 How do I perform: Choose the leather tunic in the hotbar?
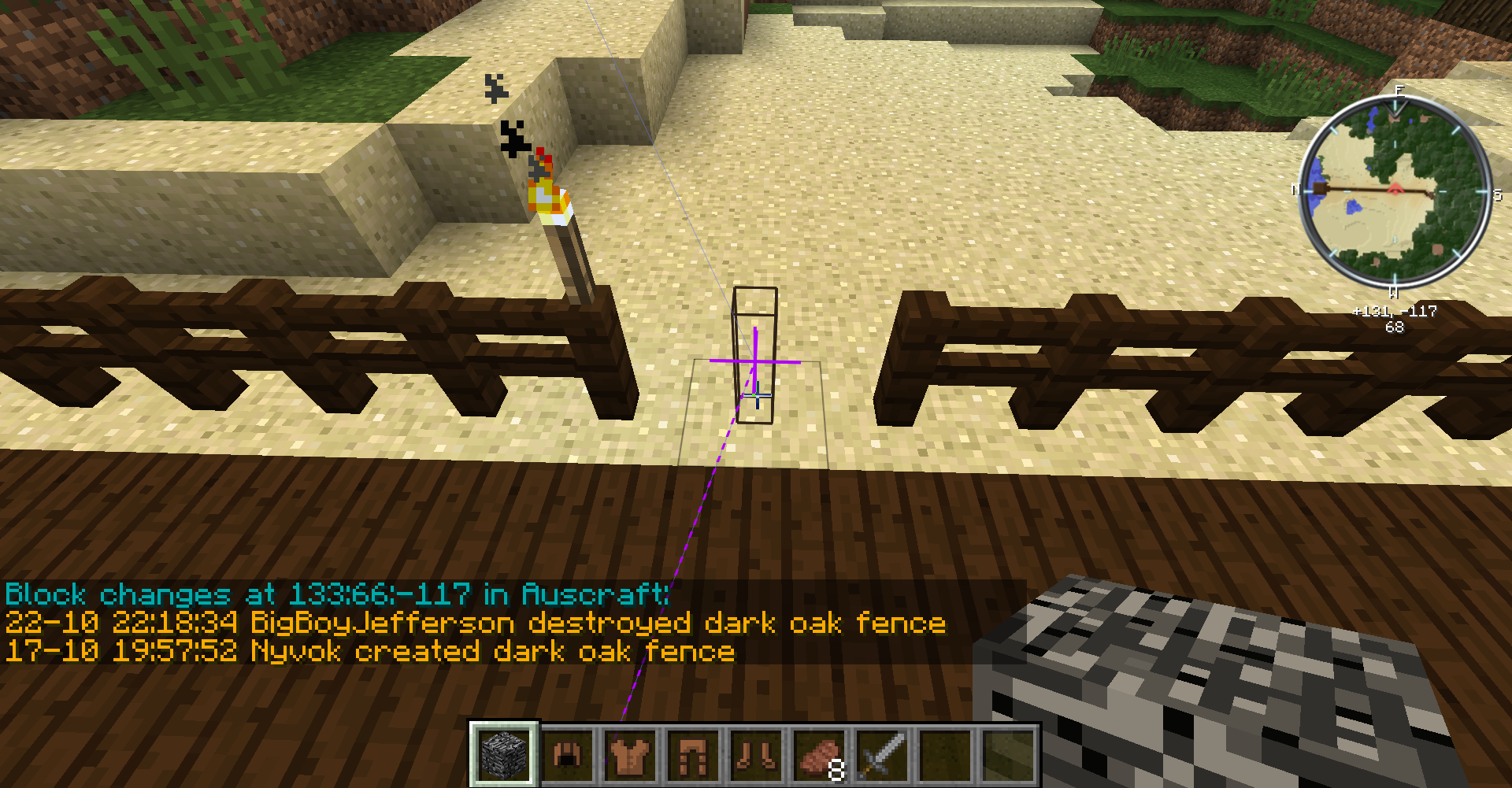[630, 755]
